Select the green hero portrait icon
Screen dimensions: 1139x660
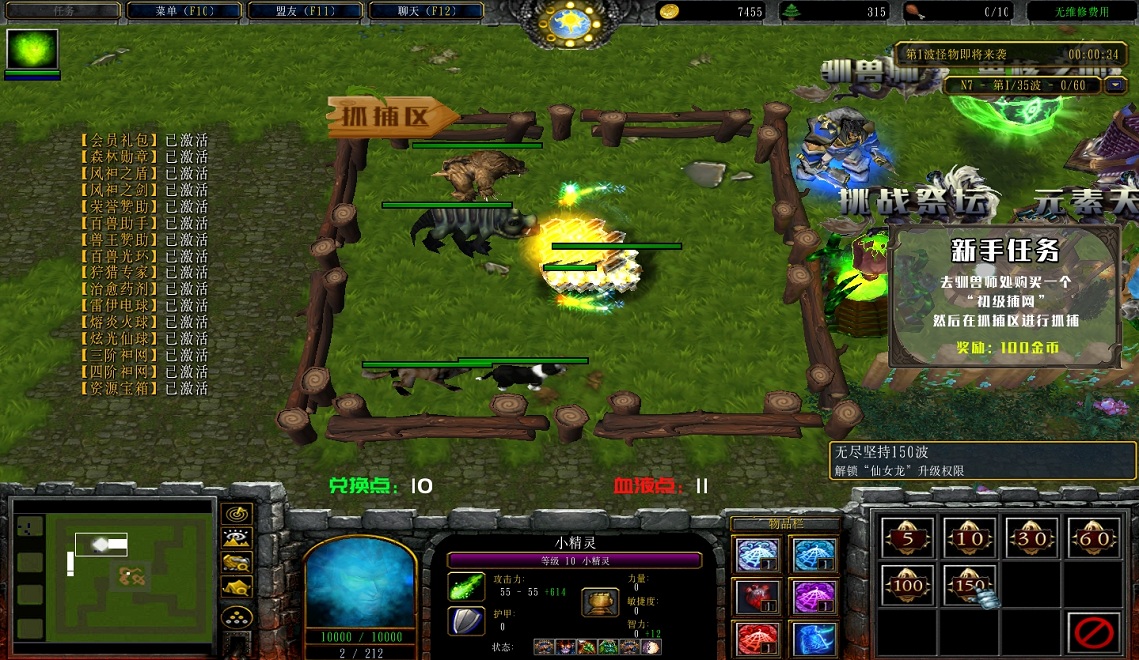coord(33,50)
